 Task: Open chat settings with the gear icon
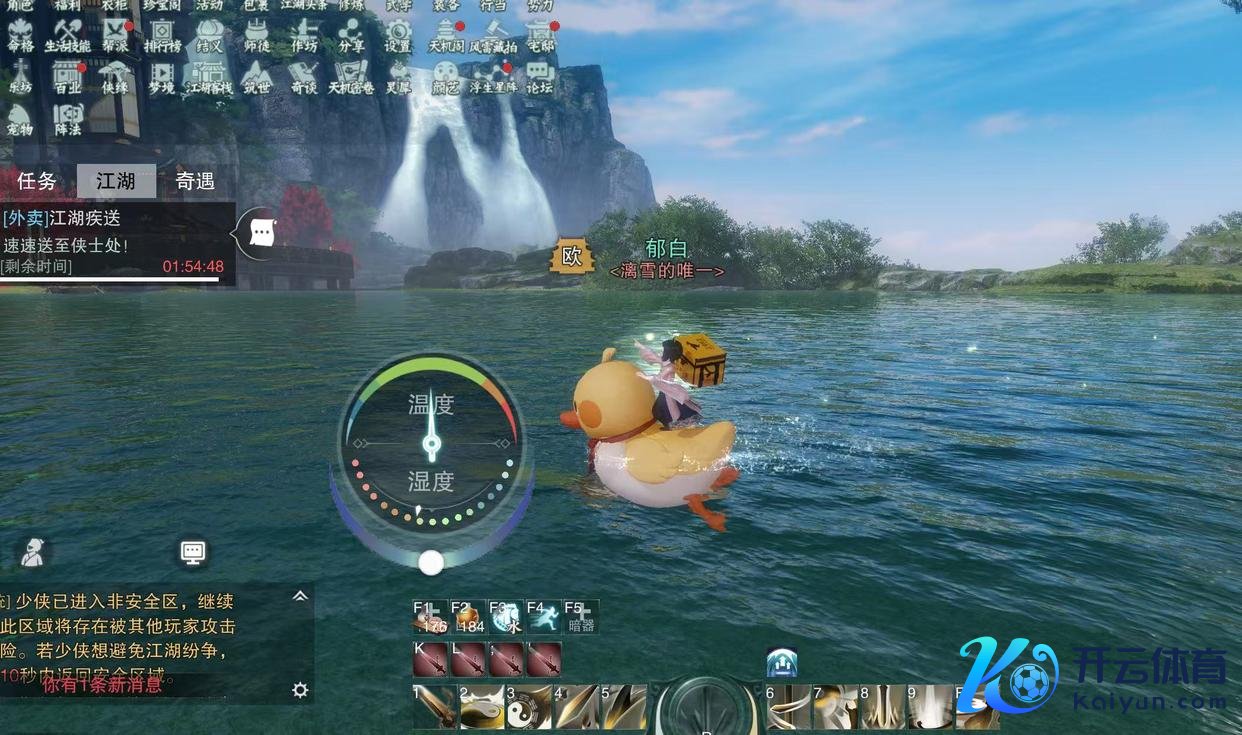(x=299, y=690)
